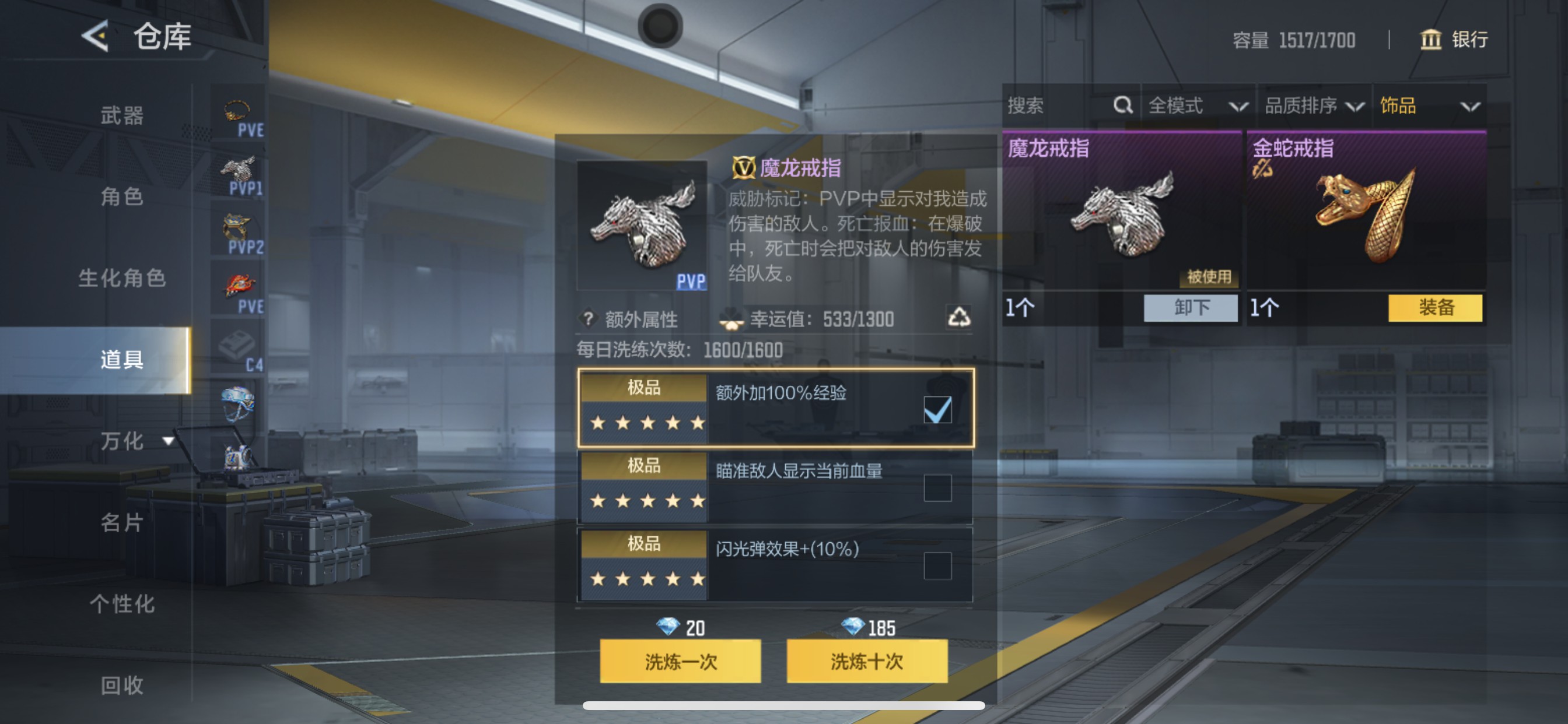Toggle the checkbox for 额外加100%经验

click(939, 410)
